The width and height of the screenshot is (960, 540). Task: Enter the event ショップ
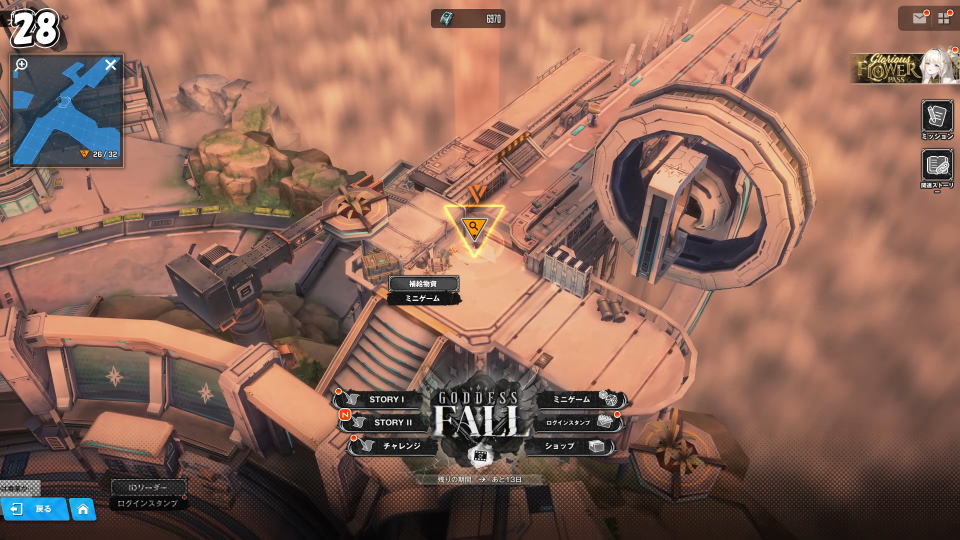tap(568, 446)
